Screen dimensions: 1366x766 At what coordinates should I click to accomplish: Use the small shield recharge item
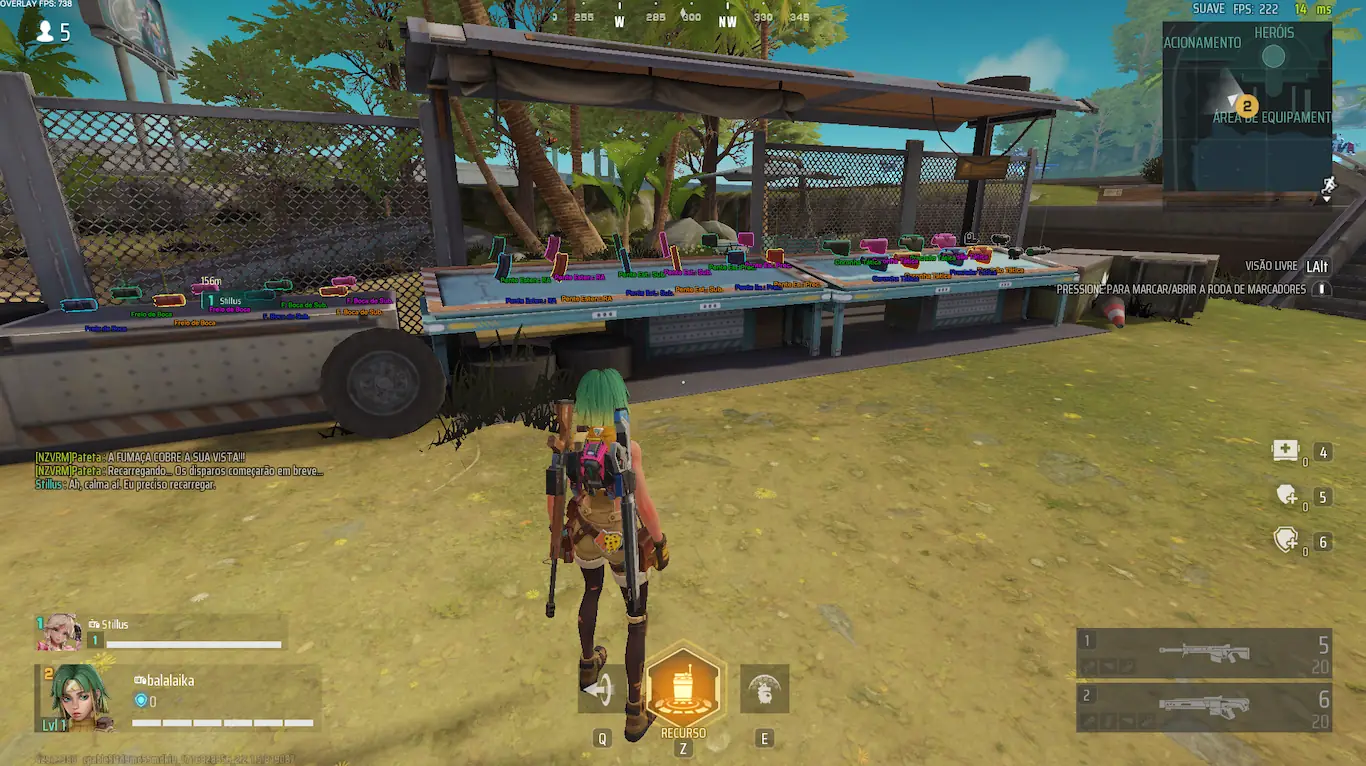1286,495
